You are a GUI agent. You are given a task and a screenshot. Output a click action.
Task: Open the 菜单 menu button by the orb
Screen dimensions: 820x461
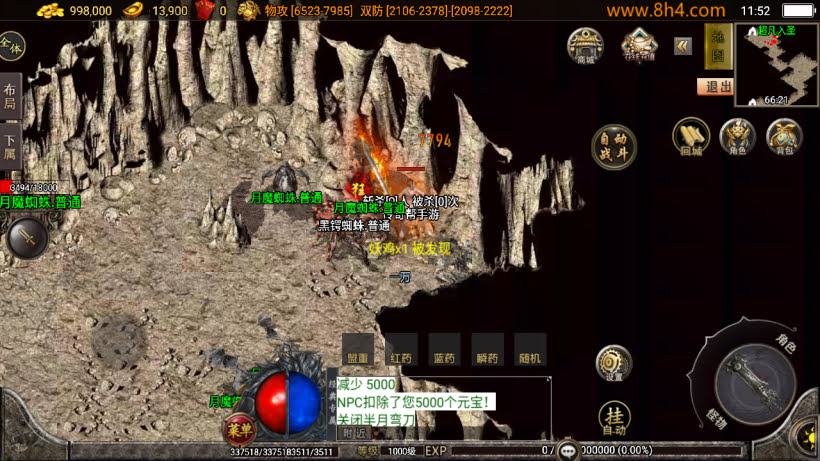238,429
